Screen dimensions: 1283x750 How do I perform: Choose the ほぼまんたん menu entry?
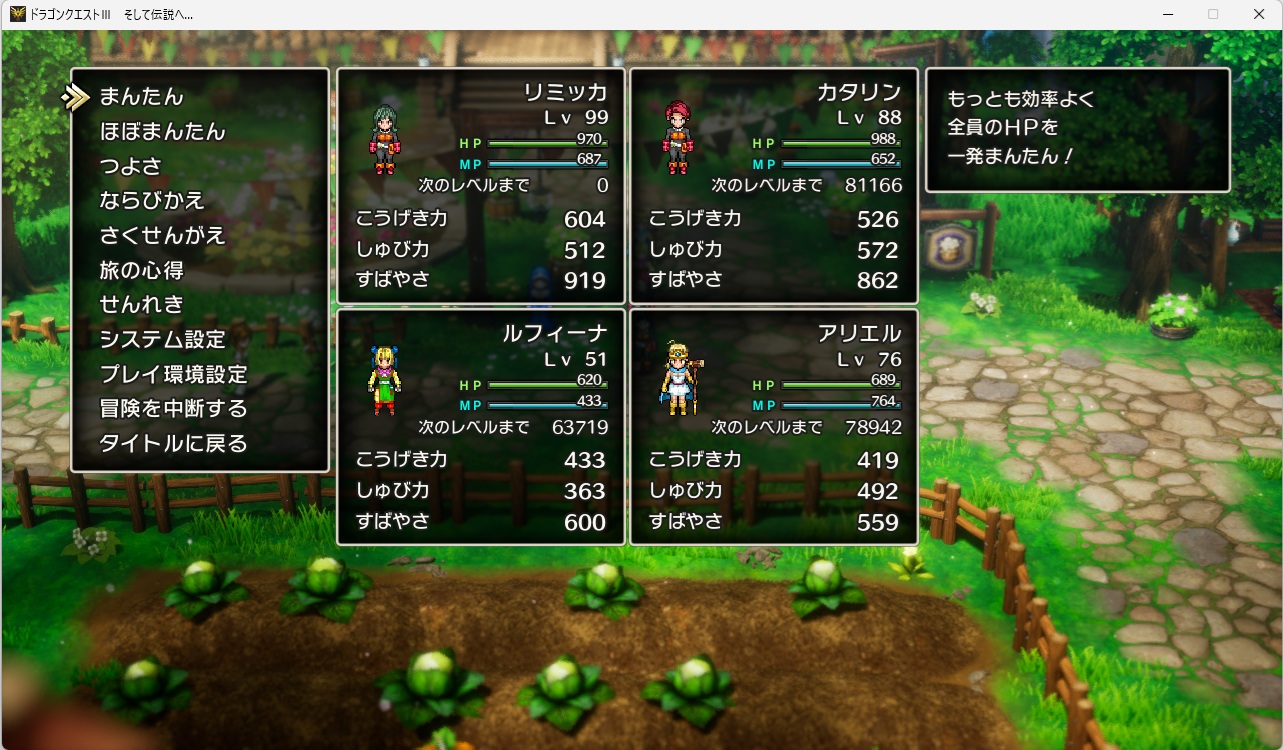coord(162,132)
